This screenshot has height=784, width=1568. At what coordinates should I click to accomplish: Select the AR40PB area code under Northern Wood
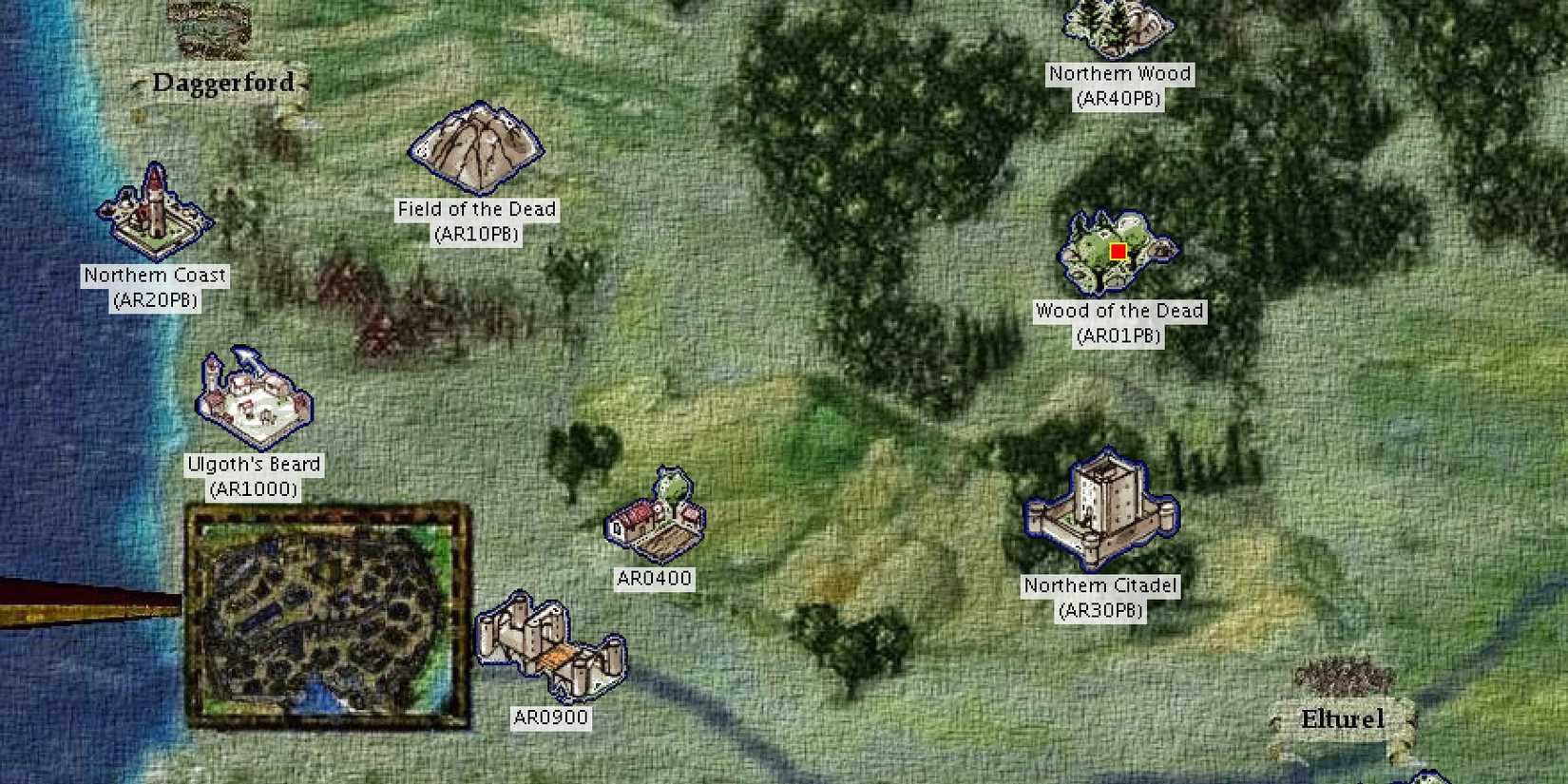point(1120,96)
